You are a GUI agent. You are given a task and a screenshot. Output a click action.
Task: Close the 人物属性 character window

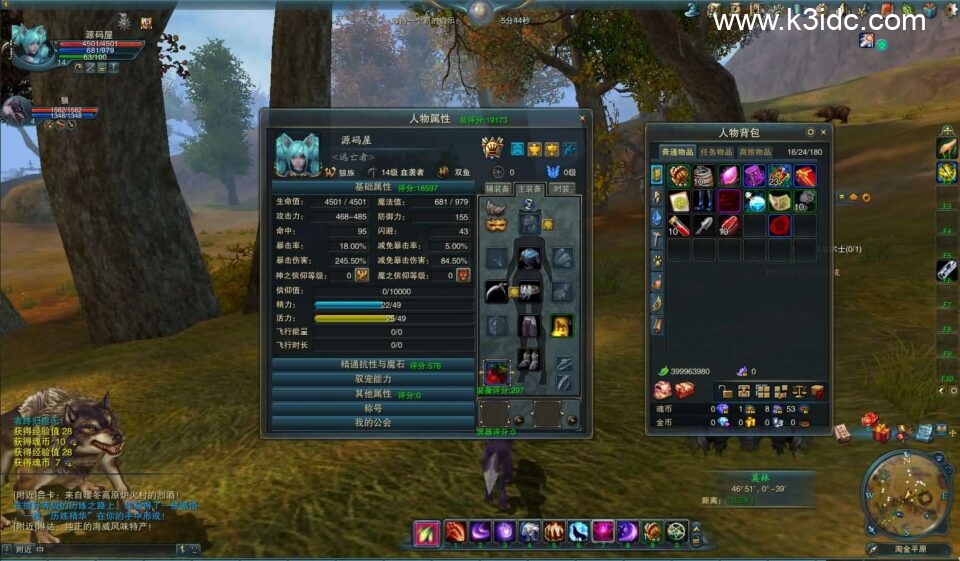click(583, 118)
